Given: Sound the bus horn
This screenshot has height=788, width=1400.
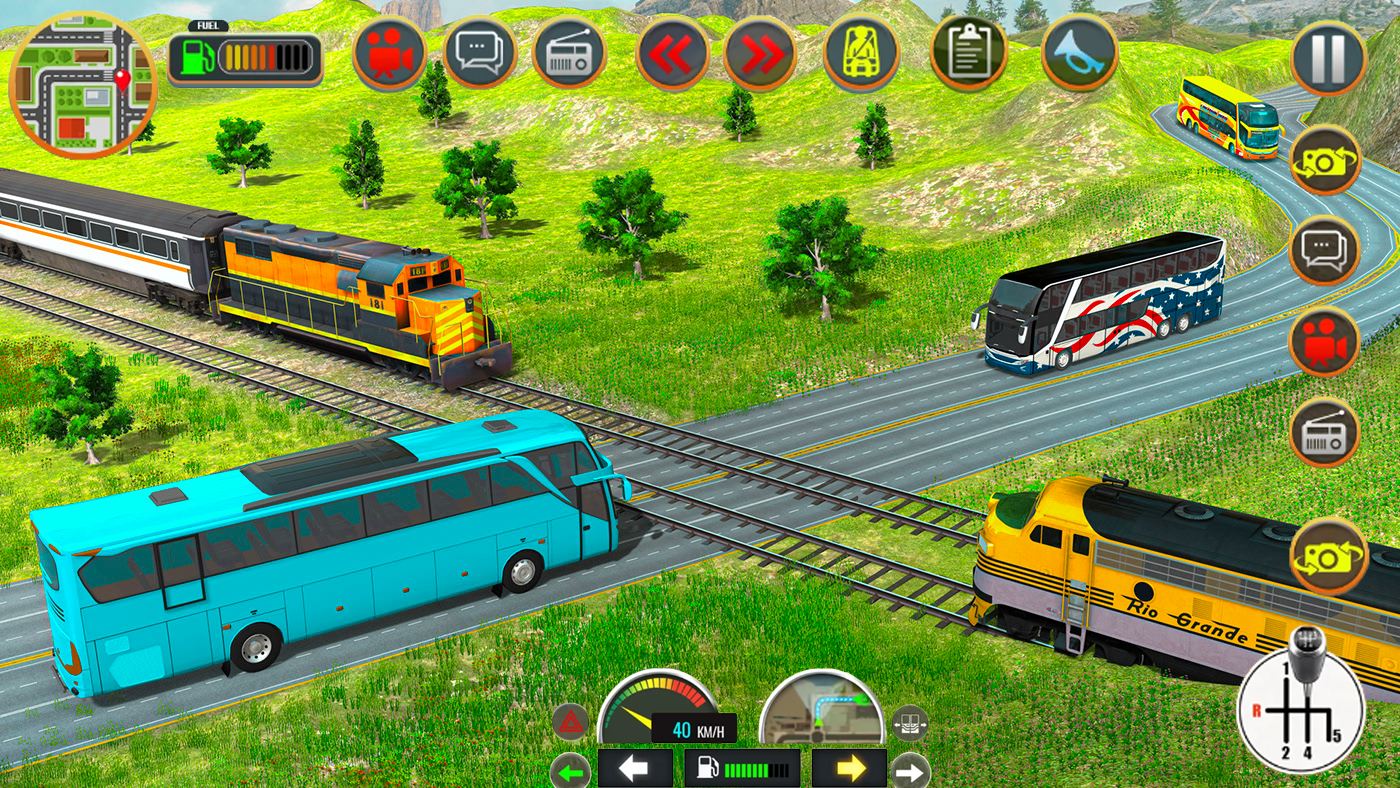Looking at the screenshot, I should (x=1079, y=54).
